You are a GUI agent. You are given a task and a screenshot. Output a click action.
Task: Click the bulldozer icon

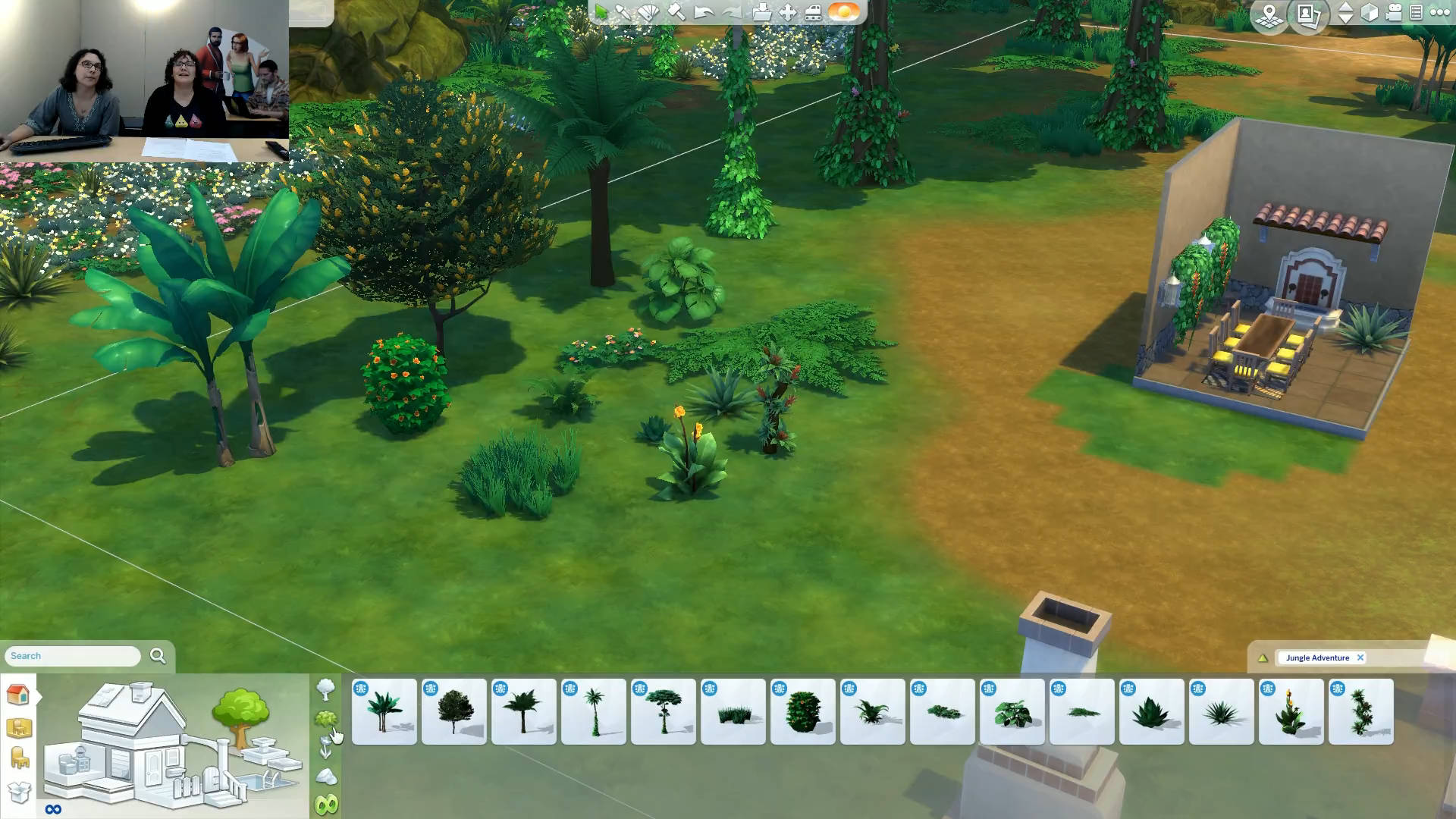point(813,12)
